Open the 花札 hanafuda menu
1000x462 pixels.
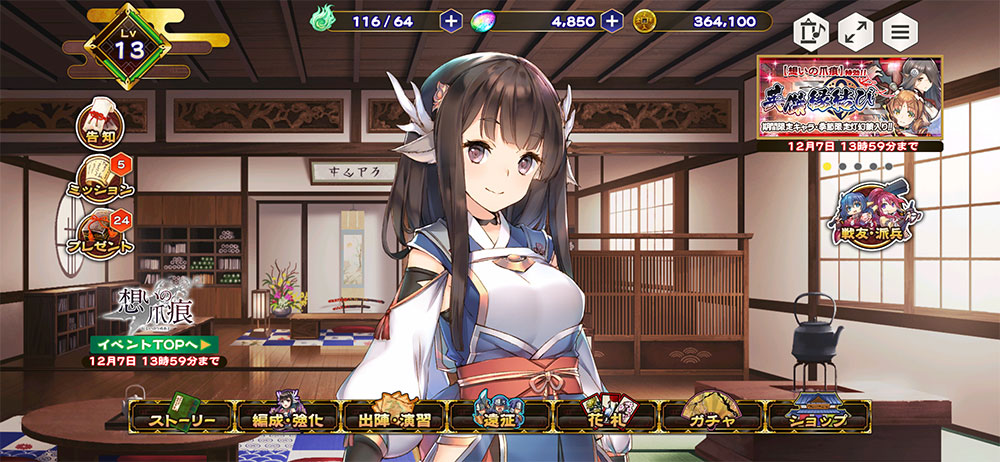[608, 417]
